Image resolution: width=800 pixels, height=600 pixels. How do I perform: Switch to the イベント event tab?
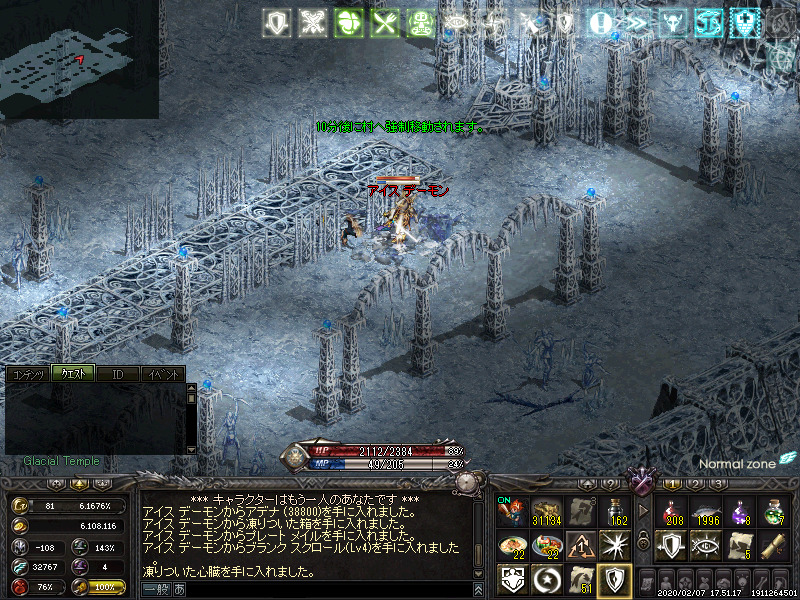click(x=163, y=374)
